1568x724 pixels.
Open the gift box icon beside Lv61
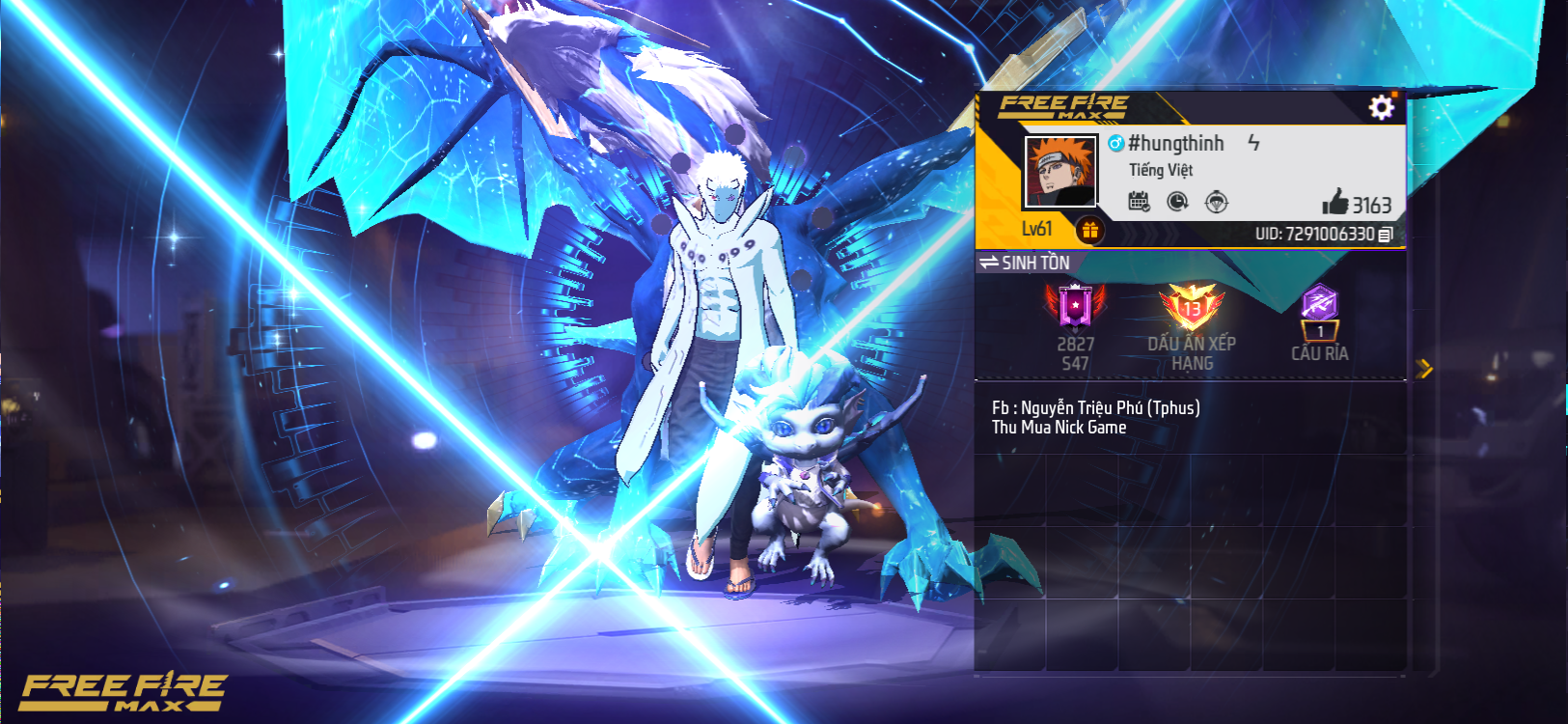1089,230
